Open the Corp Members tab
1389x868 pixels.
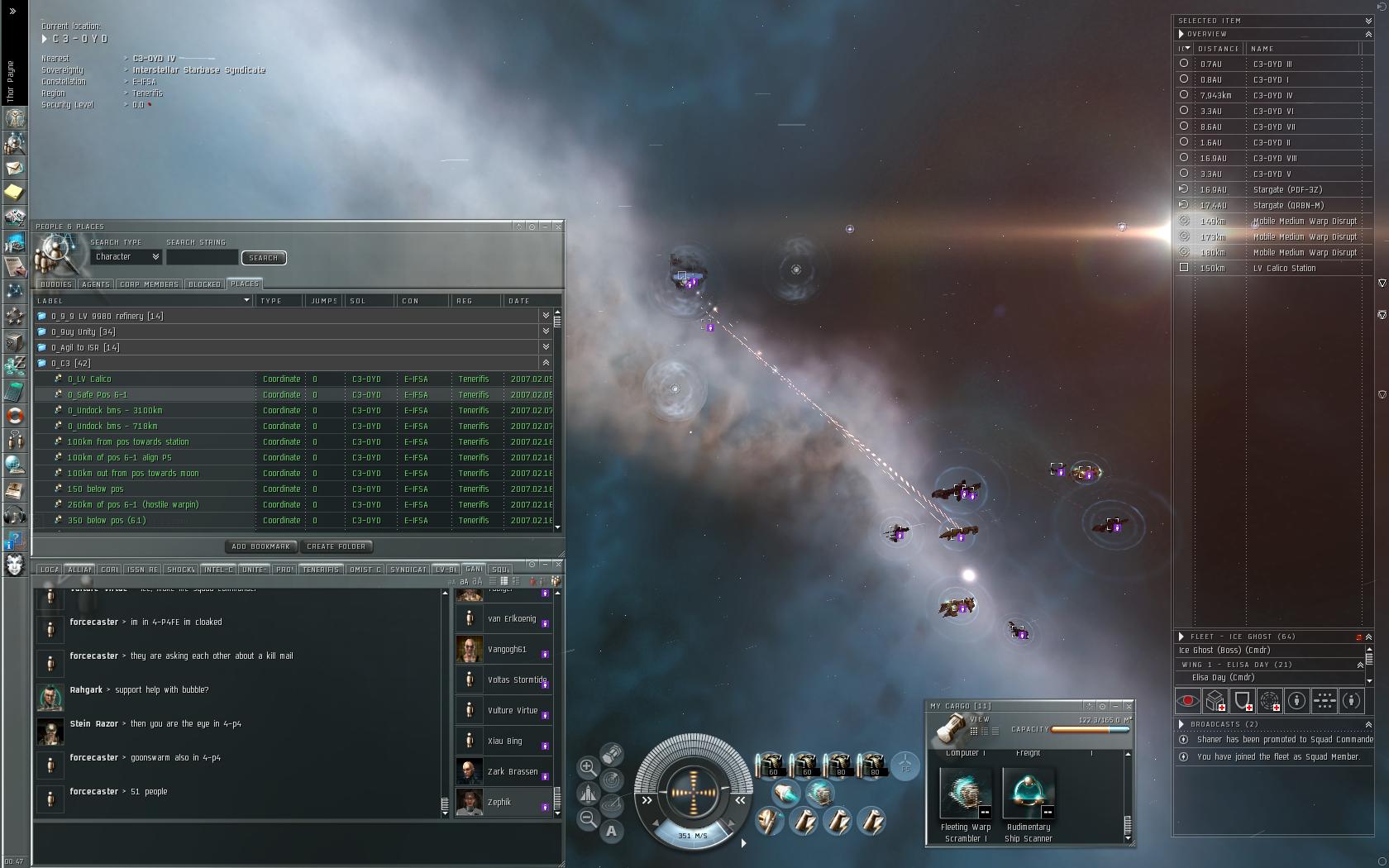[x=149, y=284]
